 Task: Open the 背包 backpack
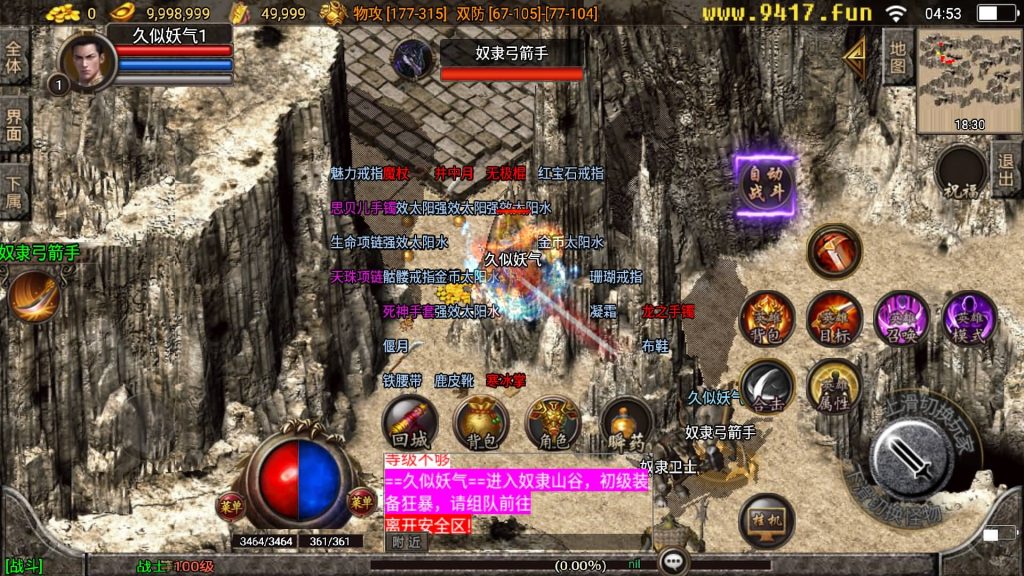(x=481, y=422)
